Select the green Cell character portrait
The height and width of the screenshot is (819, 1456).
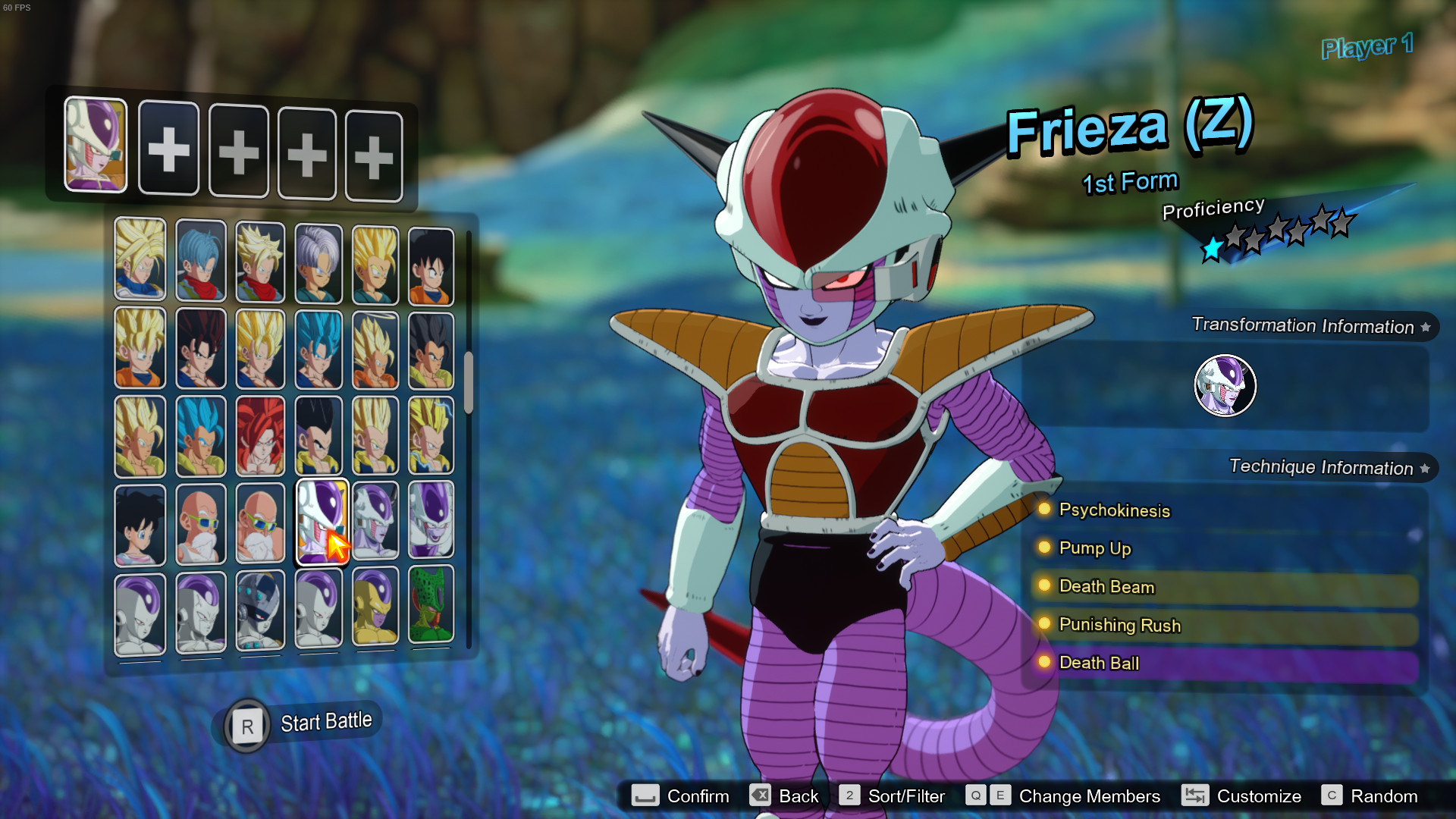tap(431, 607)
